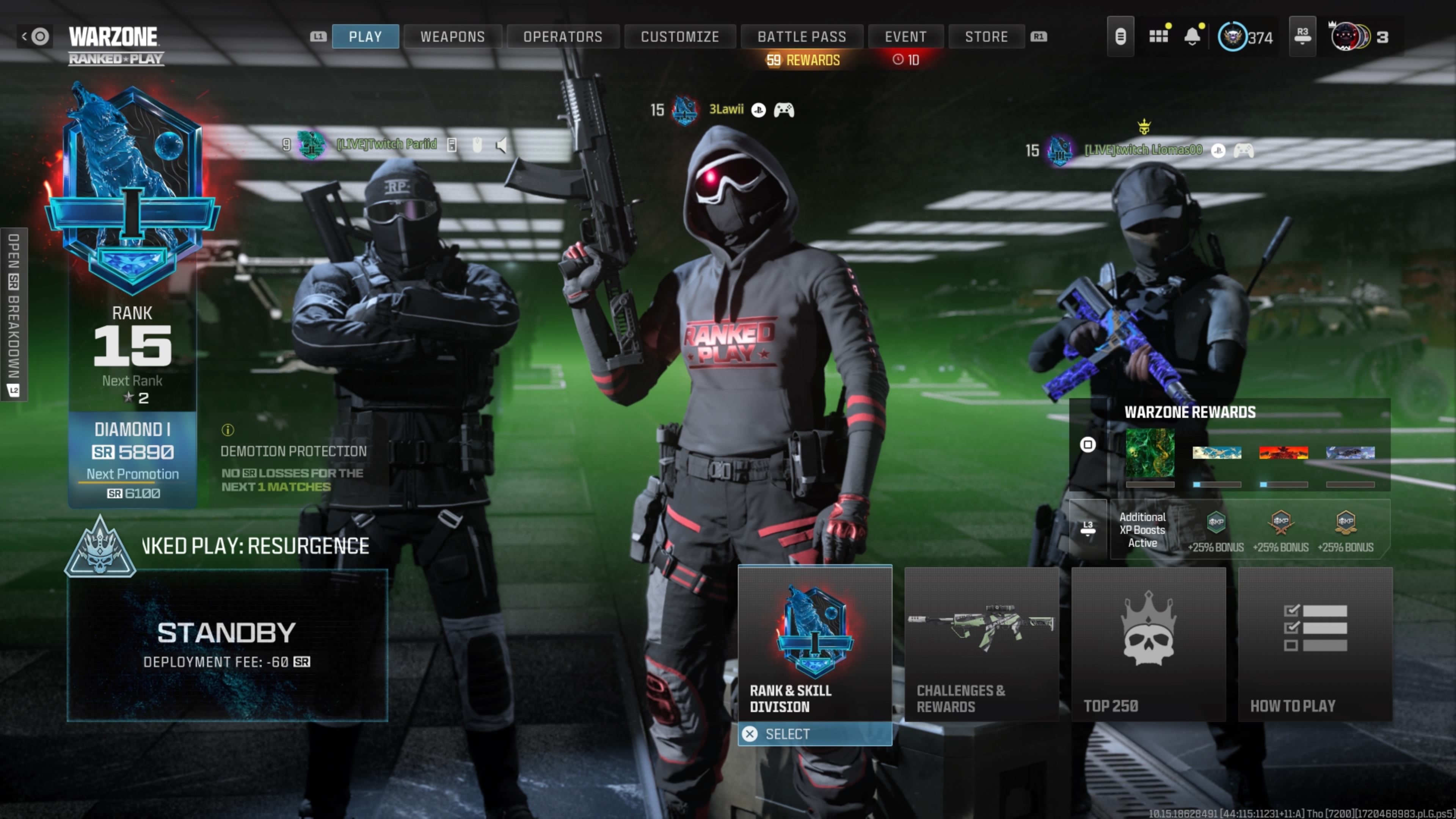This screenshot has height=819, width=1456.
Task: View Challenges & Rewards tile
Action: tap(981, 644)
